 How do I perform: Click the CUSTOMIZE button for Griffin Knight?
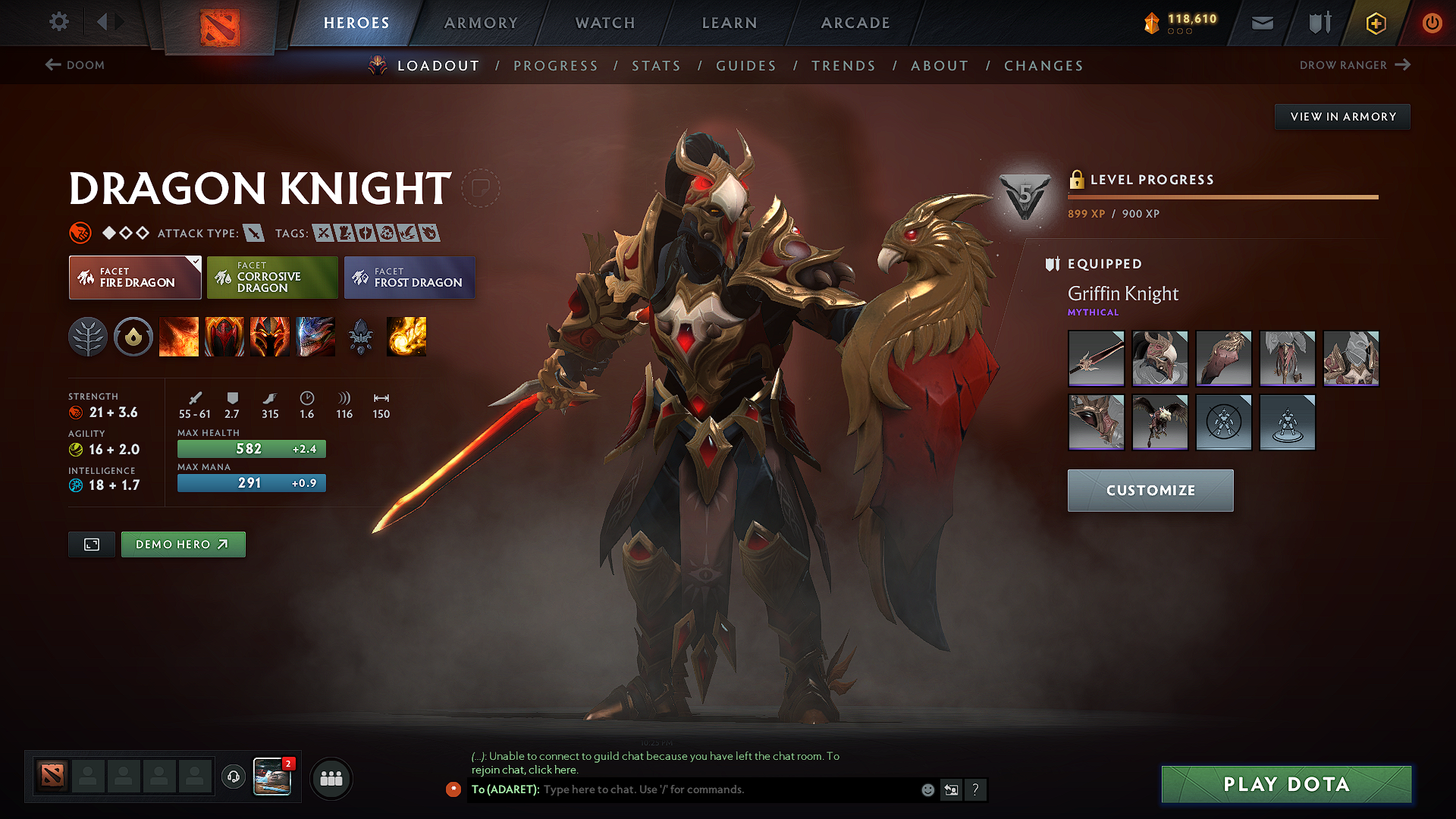click(x=1150, y=491)
